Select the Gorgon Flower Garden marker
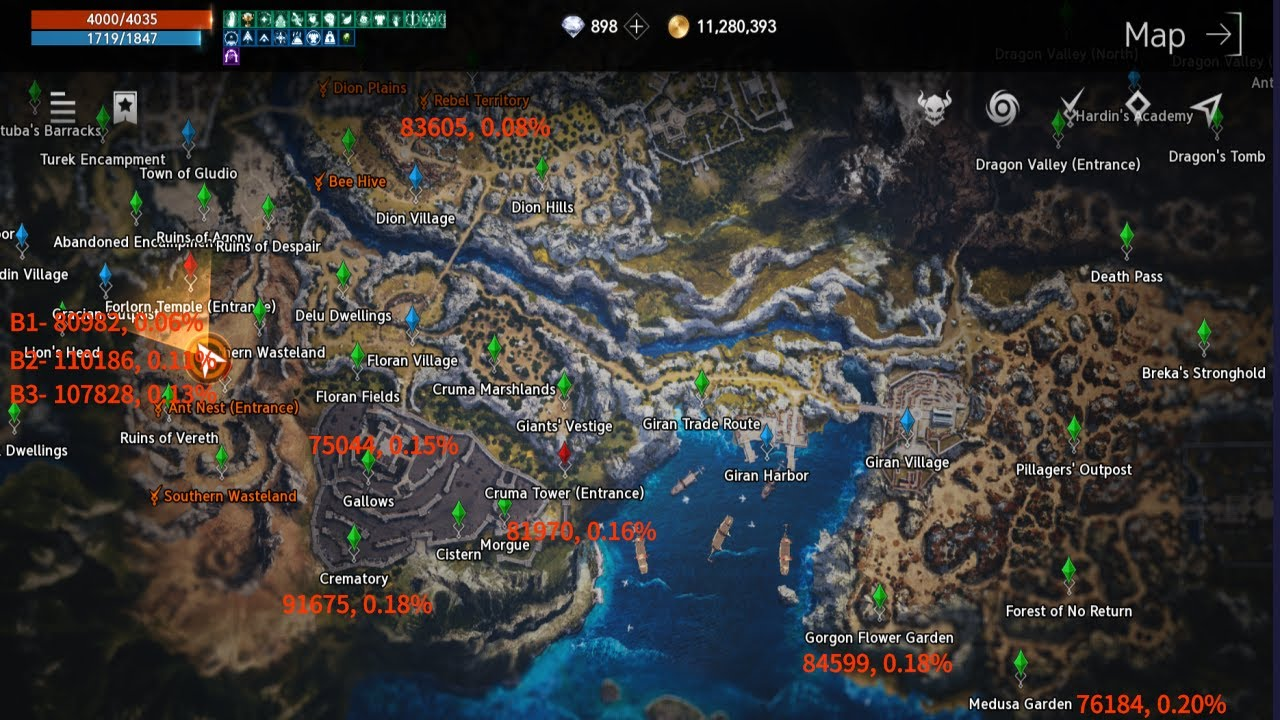 coord(879,599)
